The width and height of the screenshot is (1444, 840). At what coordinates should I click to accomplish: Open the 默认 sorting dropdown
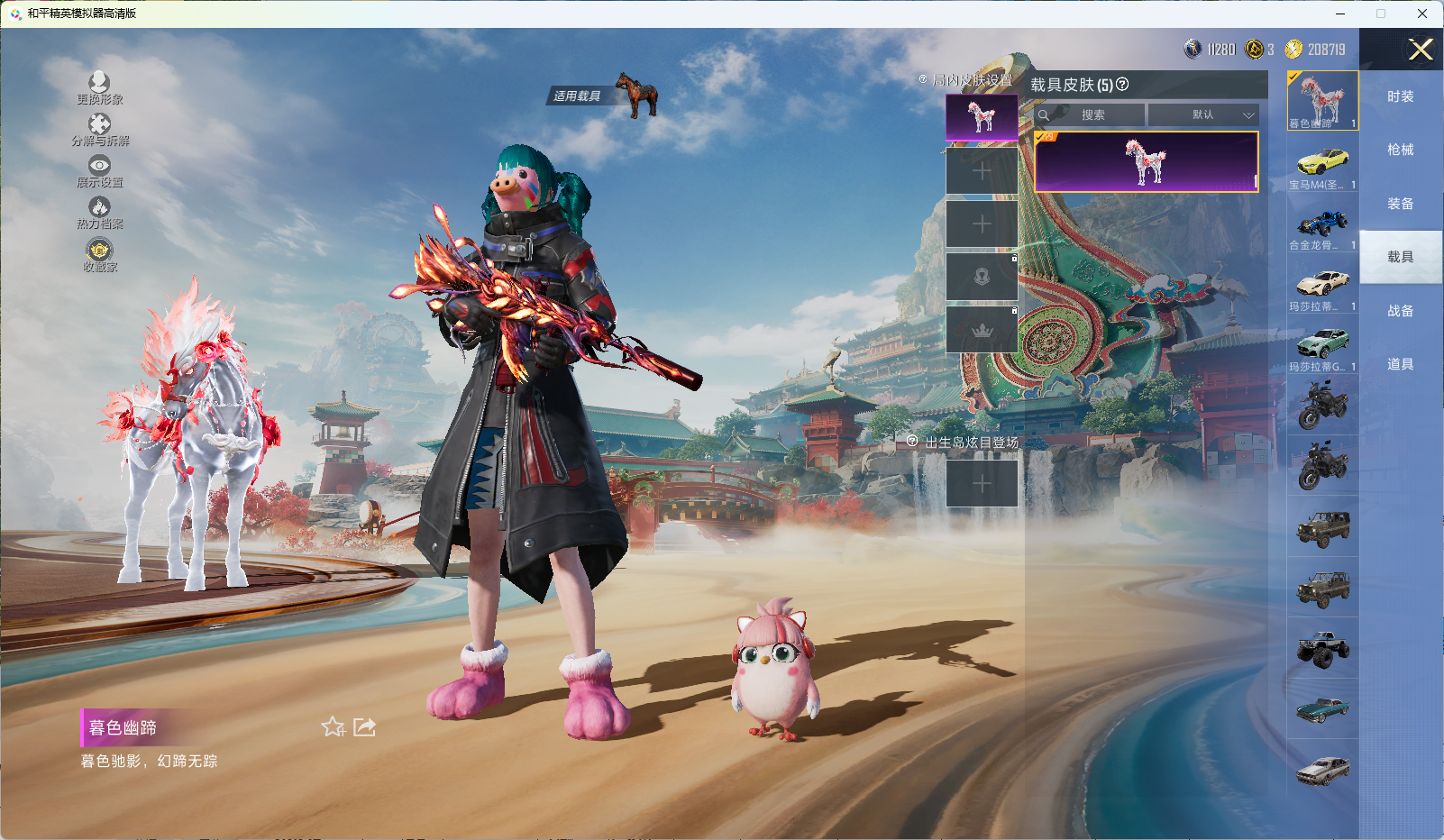click(x=1203, y=115)
